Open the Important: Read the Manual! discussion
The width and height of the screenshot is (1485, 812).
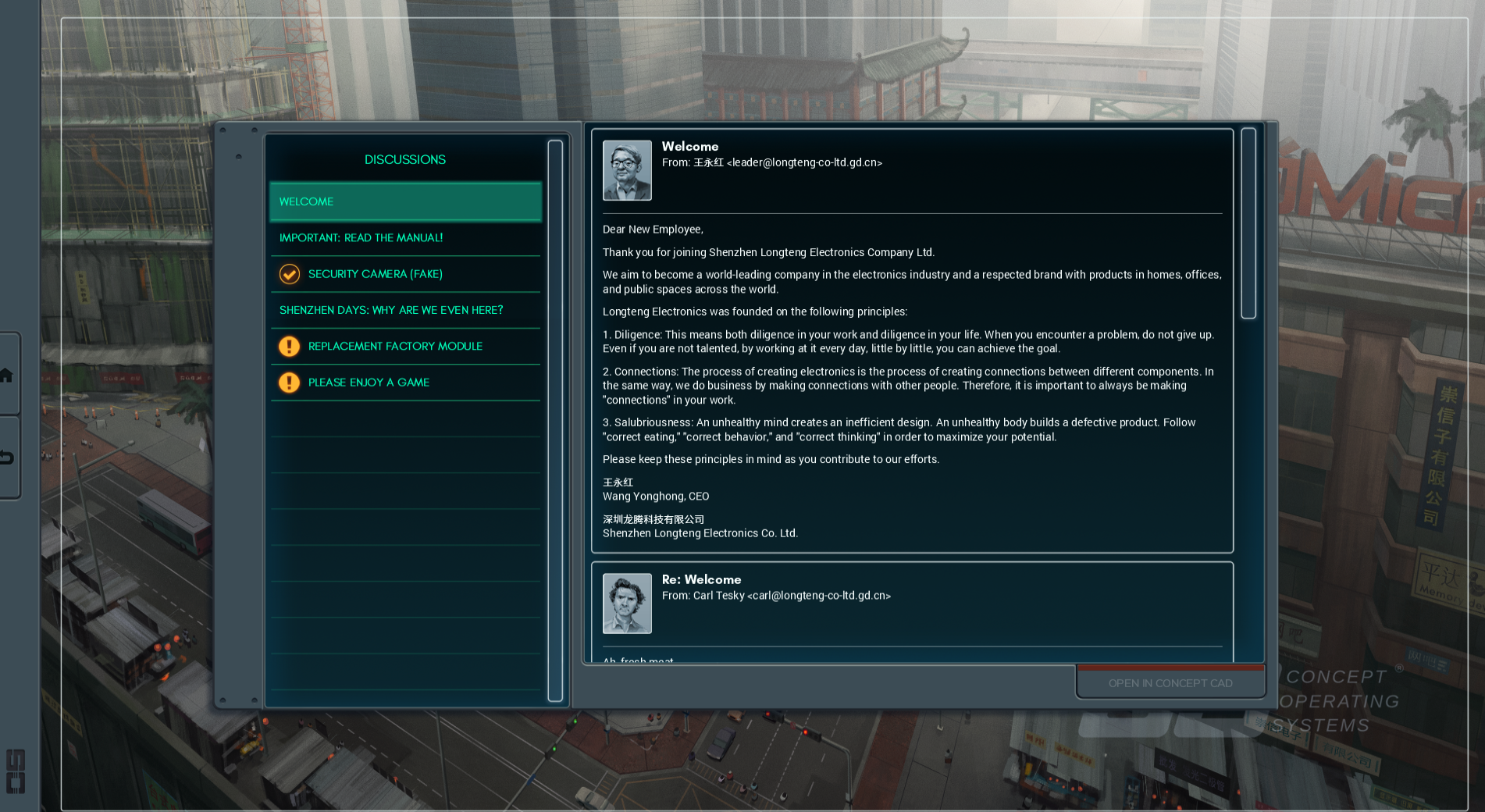pyautogui.click(x=405, y=238)
